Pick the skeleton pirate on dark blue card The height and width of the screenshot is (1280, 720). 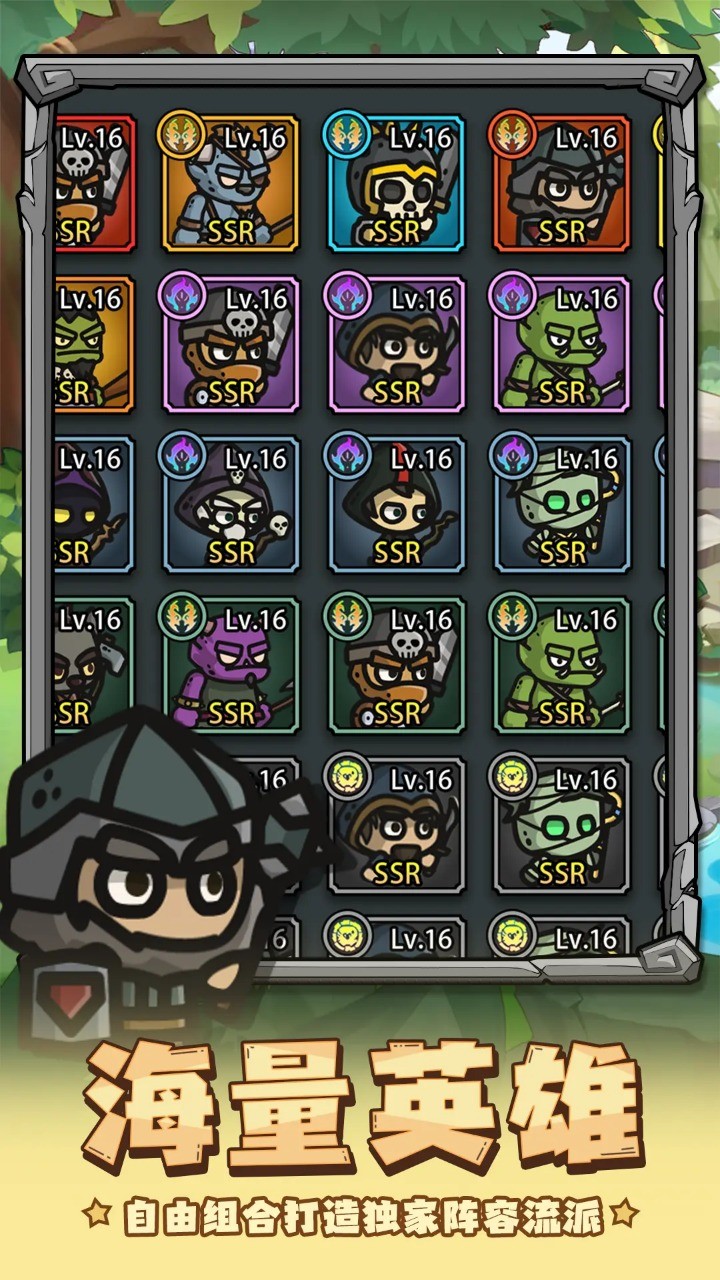[x=231, y=504]
